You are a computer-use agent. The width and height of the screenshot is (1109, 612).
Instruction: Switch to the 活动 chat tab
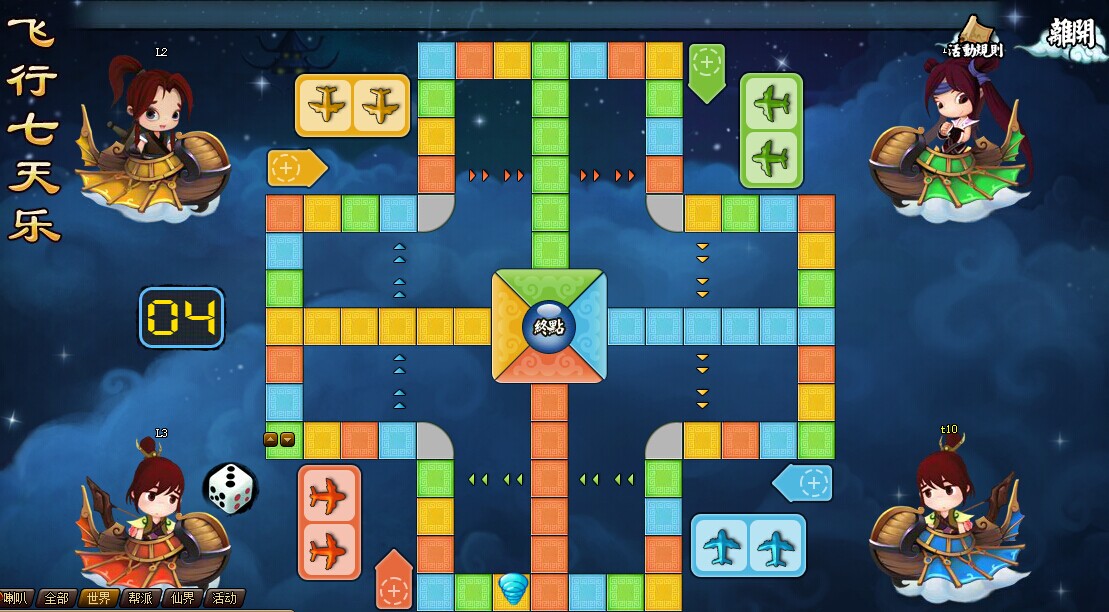tap(225, 598)
